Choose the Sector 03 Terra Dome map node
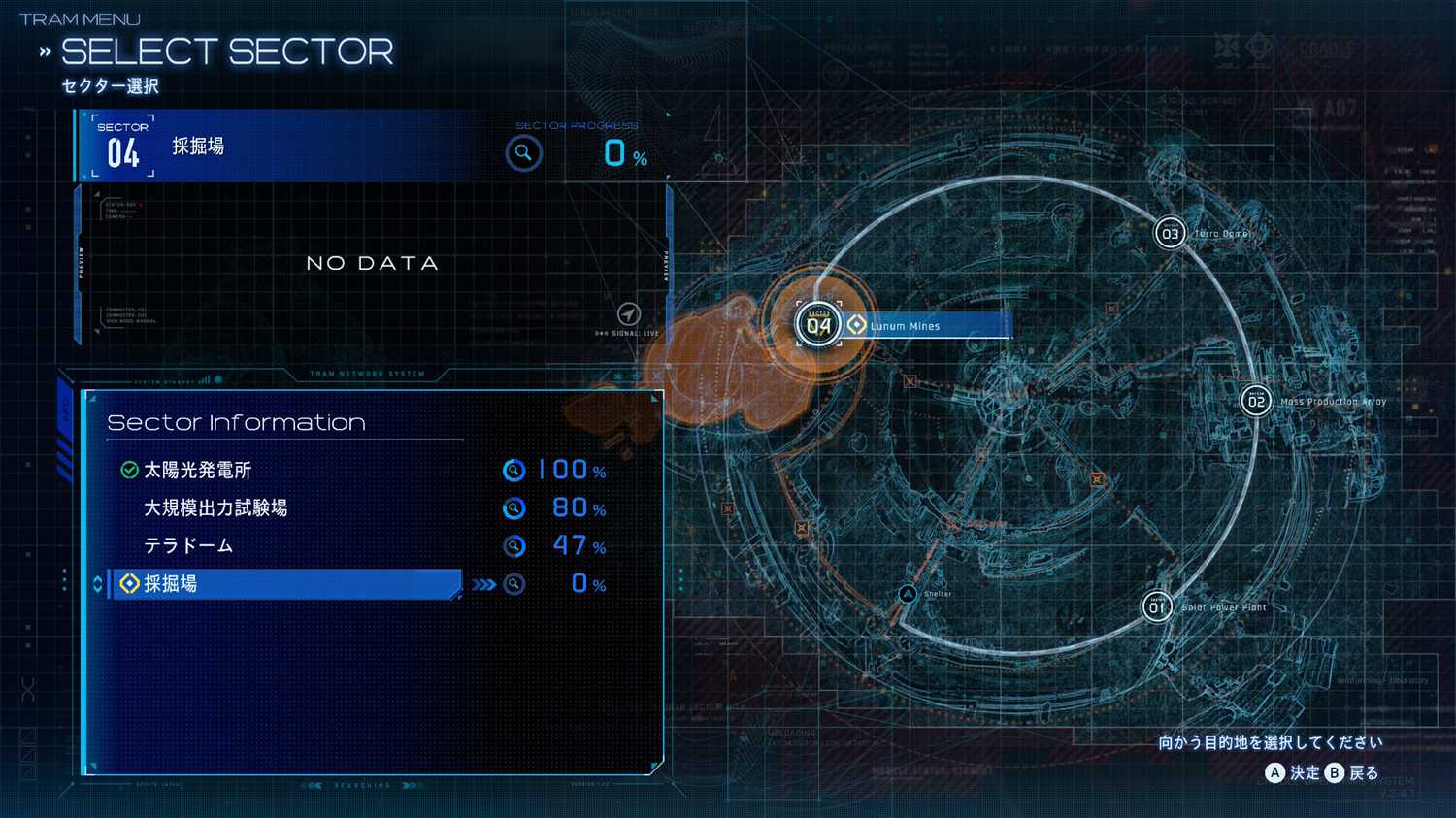 pos(1170,234)
